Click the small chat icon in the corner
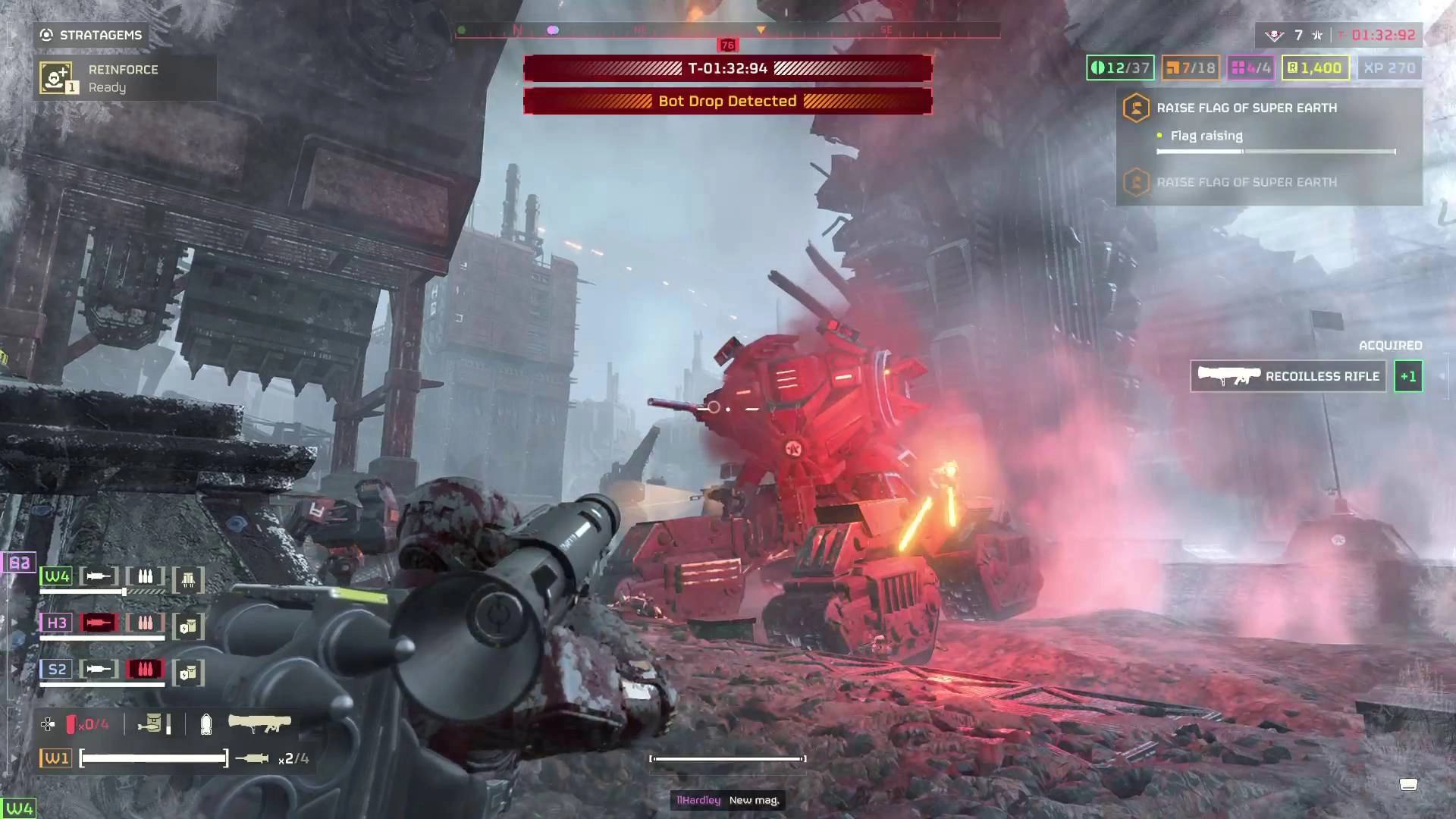The height and width of the screenshot is (819, 1456). tap(1408, 784)
